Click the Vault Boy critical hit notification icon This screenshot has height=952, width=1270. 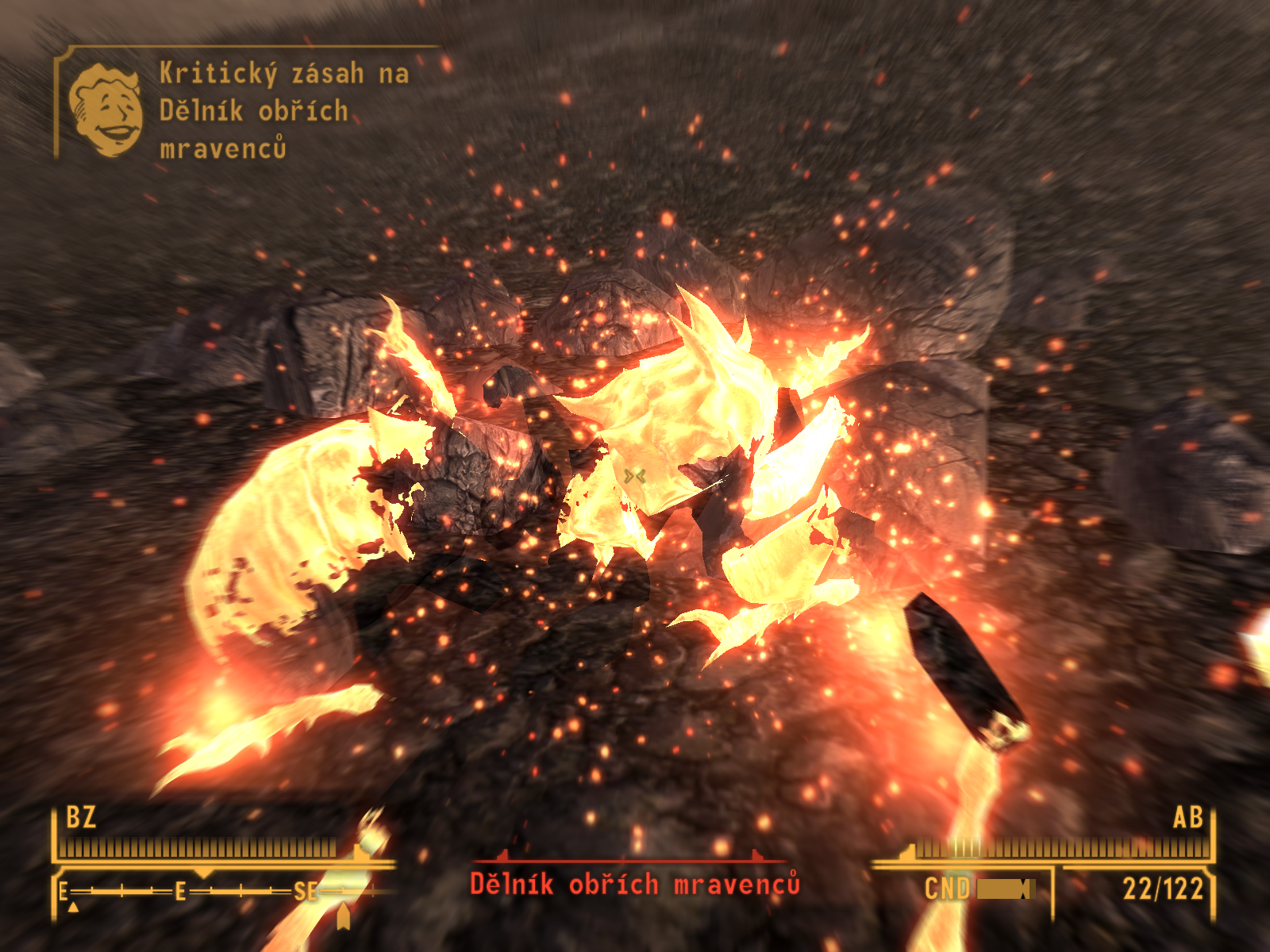coord(106,109)
